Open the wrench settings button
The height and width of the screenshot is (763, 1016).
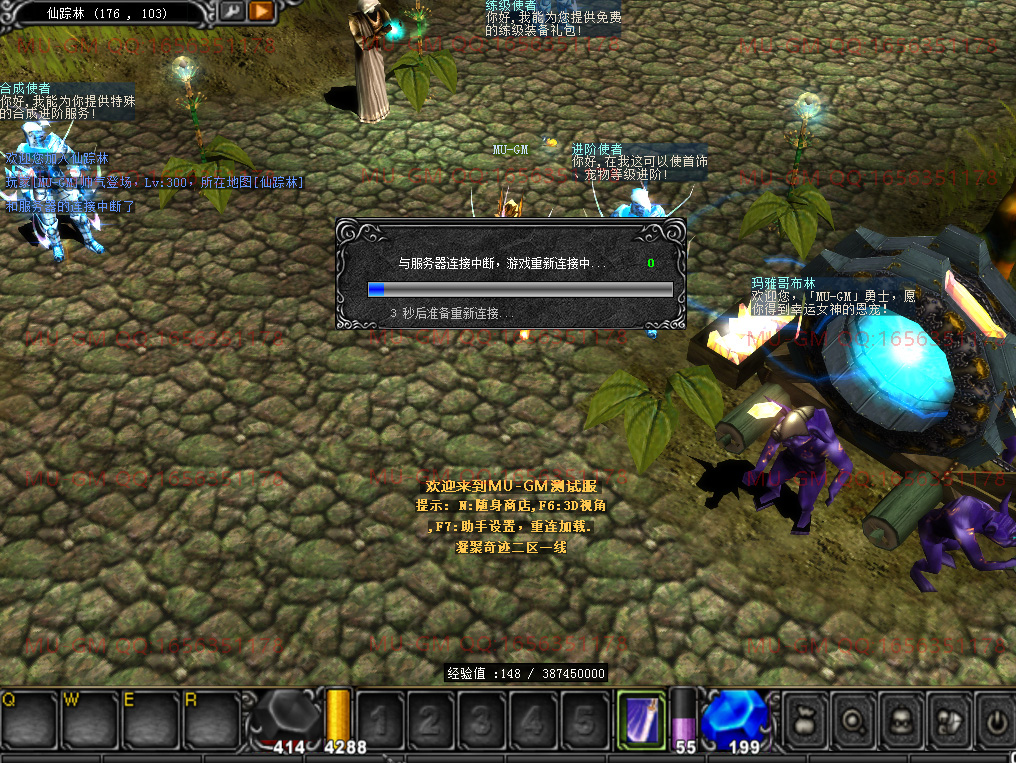click(x=232, y=11)
